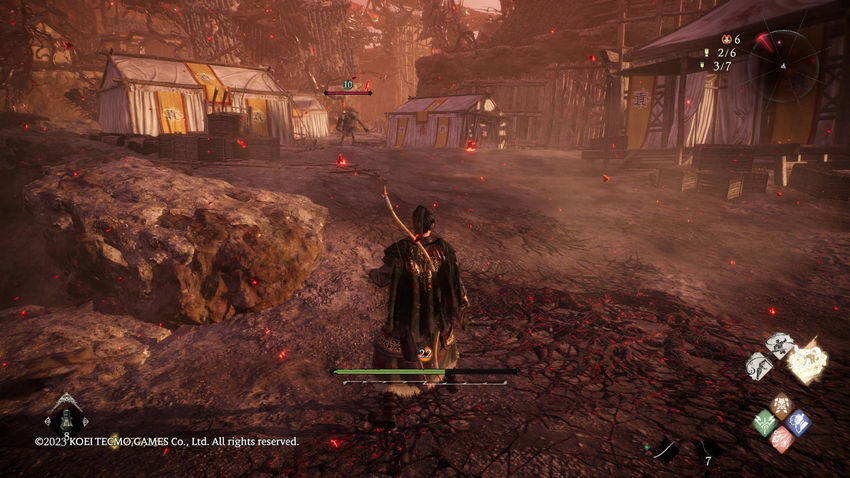Select the ranged weapon slot showing 7

coord(709,451)
